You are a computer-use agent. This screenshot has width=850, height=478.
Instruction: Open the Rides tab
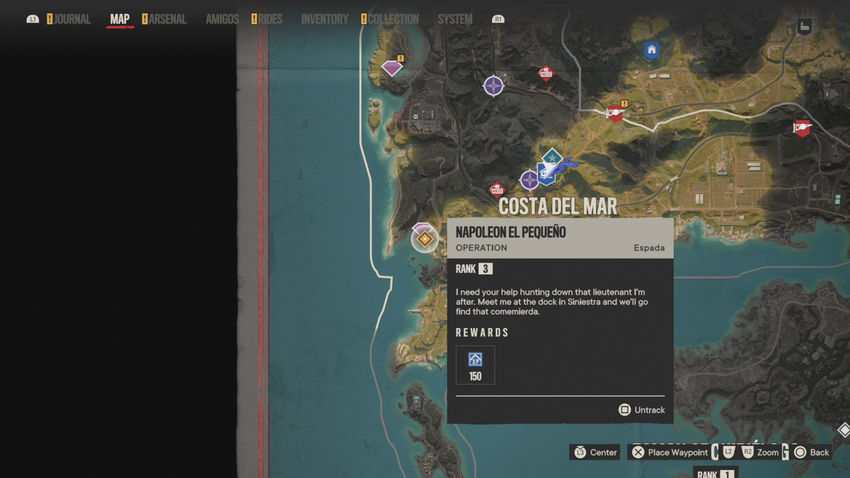click(270, 19)
